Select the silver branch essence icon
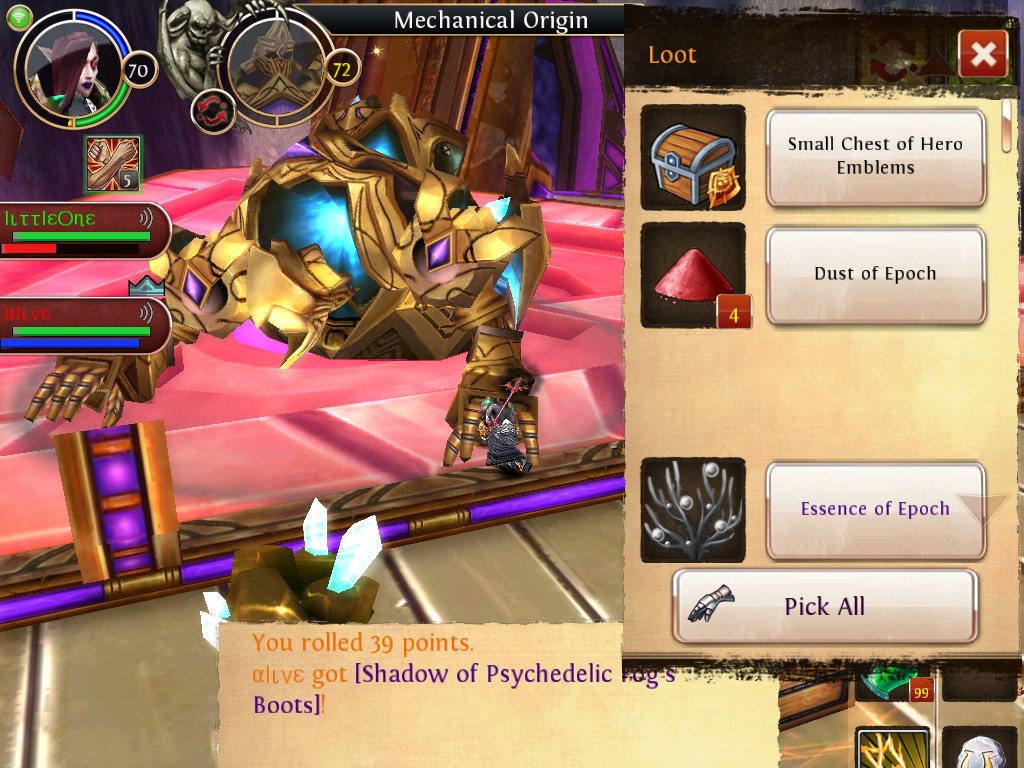Image resolution: width=1024 pixels, height=768 pixels. (x=692, y=509)
